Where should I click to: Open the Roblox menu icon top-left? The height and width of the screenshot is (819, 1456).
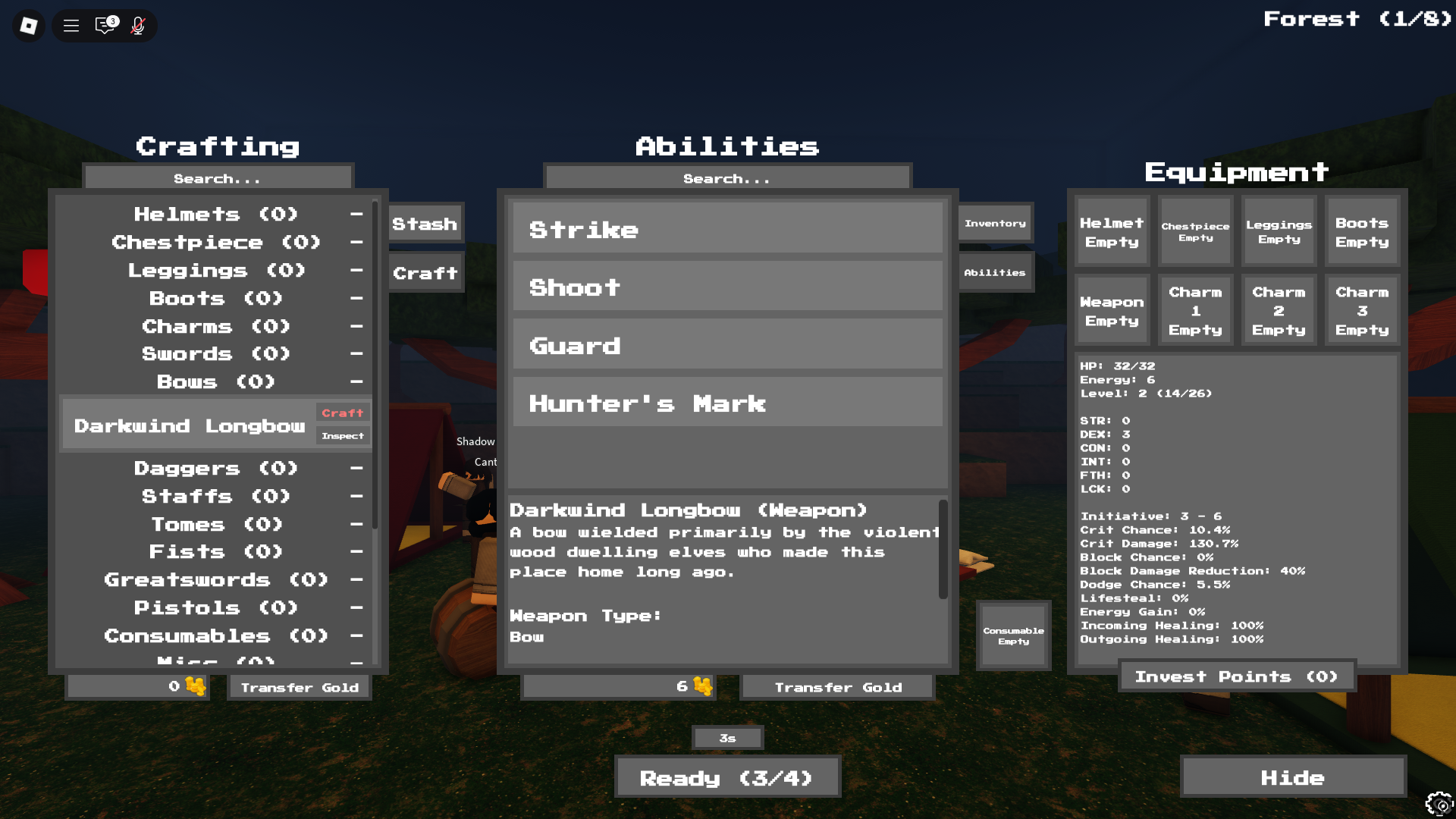click(27, 25)
